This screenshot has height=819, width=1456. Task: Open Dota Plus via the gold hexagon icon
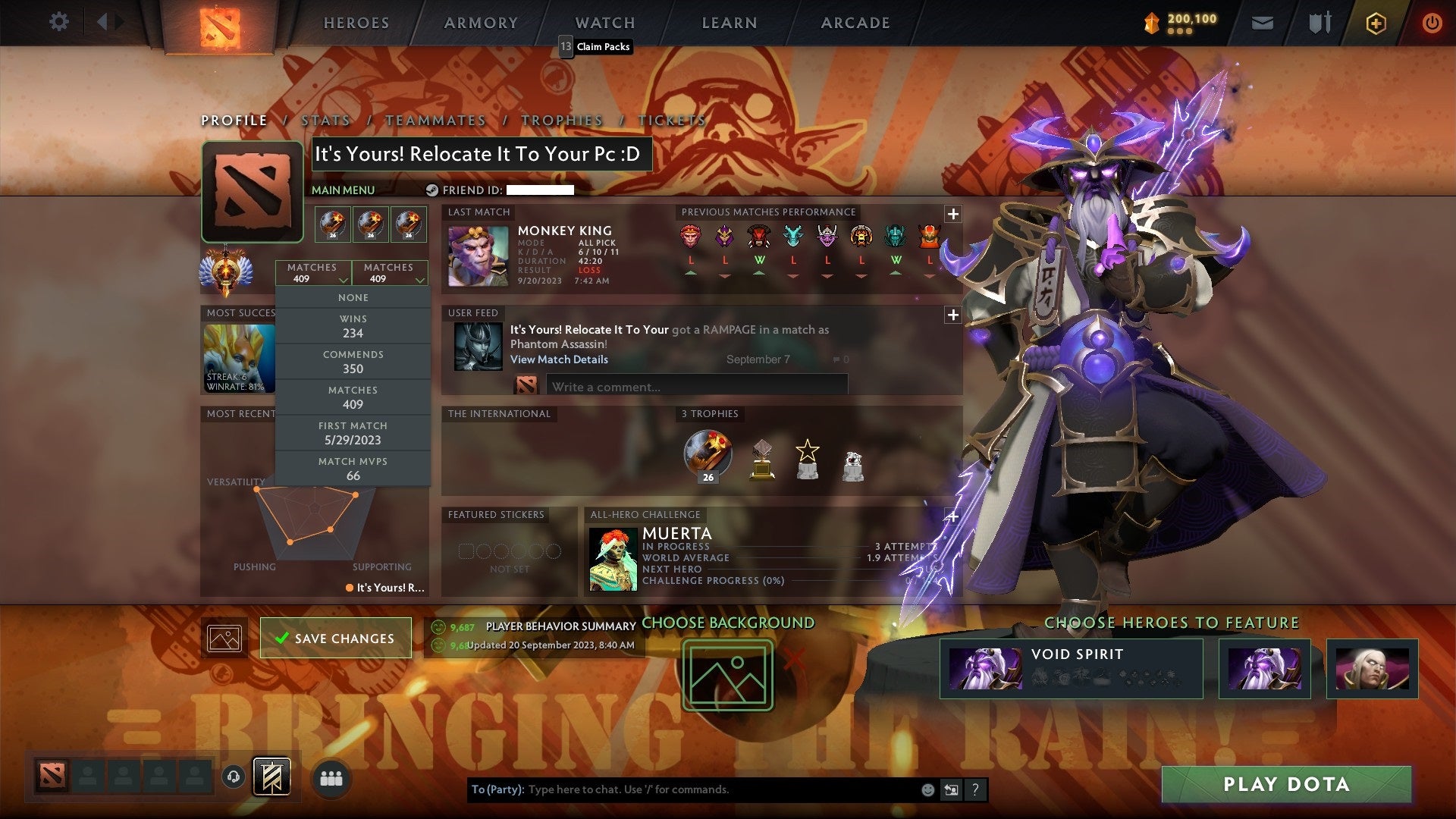(1375, 23)
